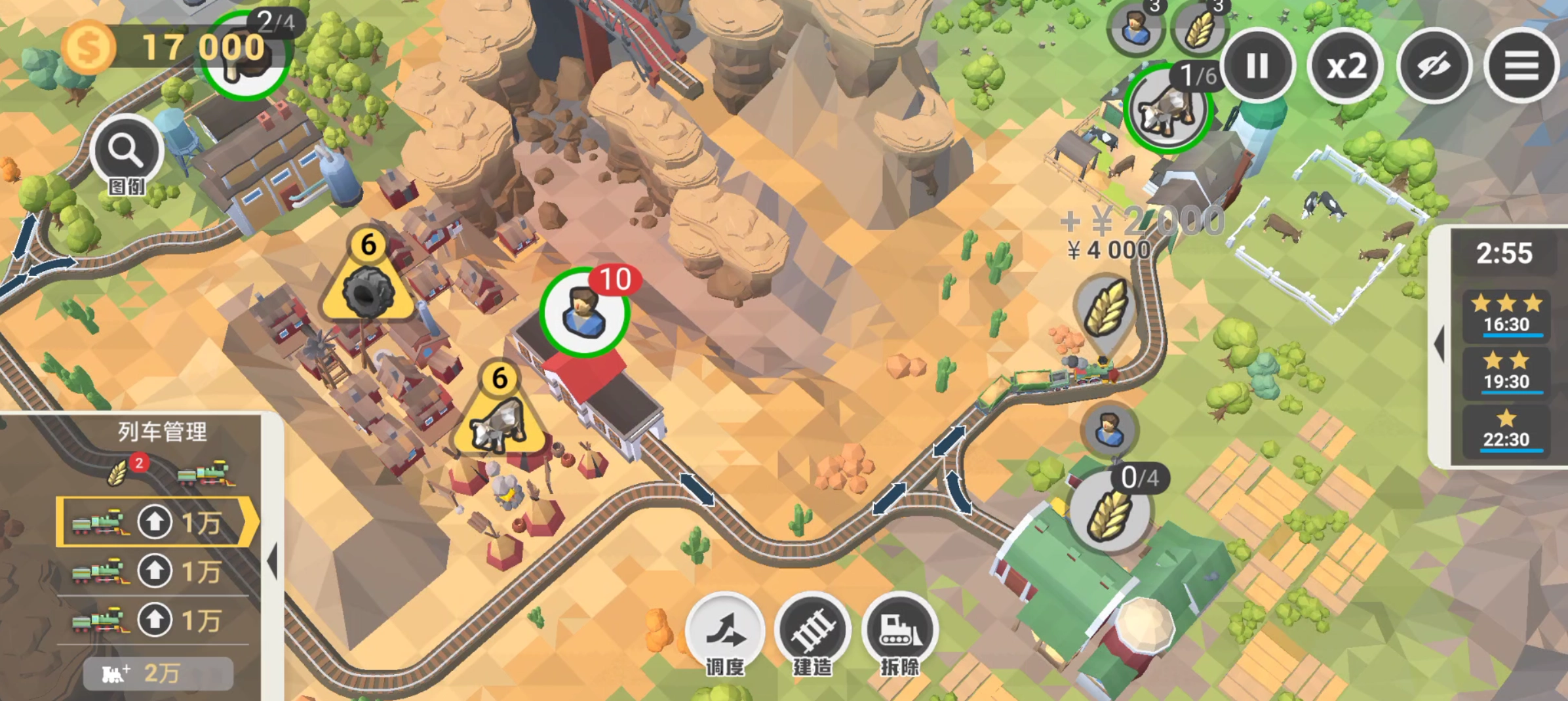
Task: Select the wheat farm 0/4 marker
Action: (1110, 513)
